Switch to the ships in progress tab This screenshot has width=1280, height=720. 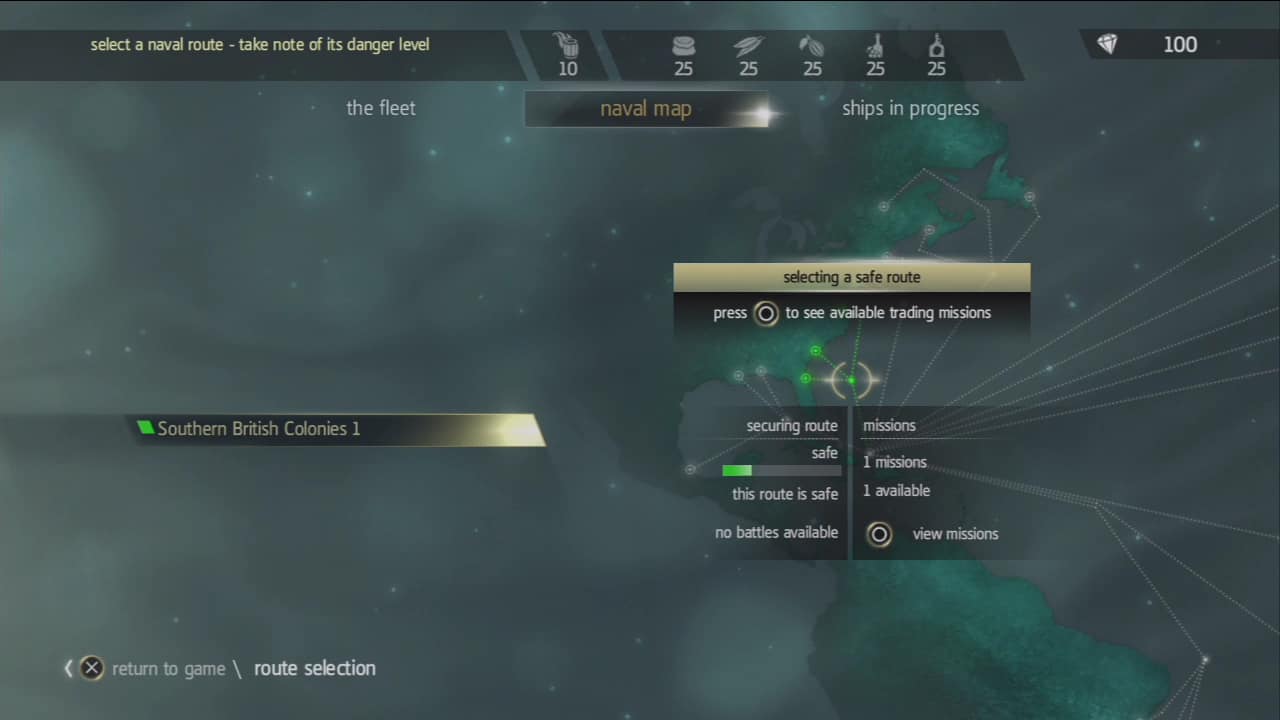[910, 108]
